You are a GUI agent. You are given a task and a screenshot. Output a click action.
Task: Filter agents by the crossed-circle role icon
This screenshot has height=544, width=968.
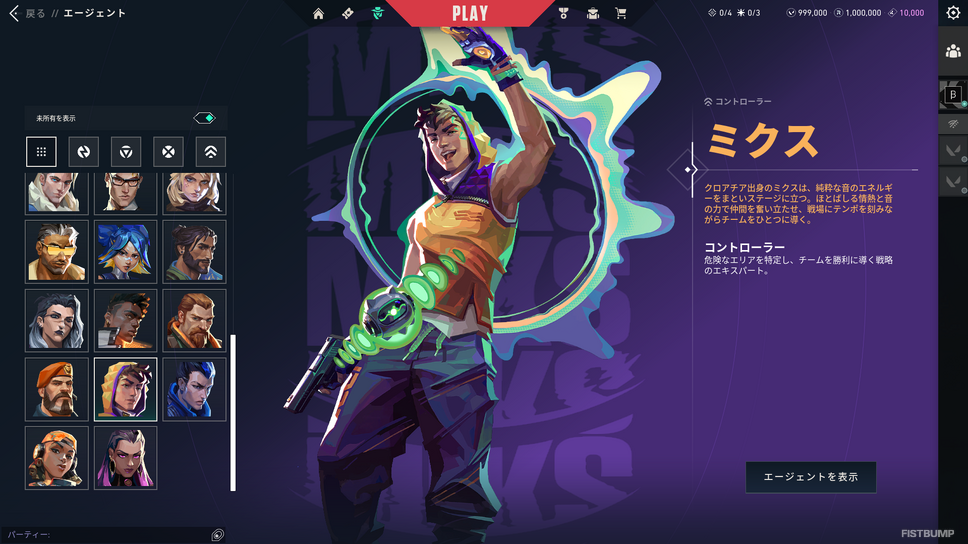tap(168, 152)
